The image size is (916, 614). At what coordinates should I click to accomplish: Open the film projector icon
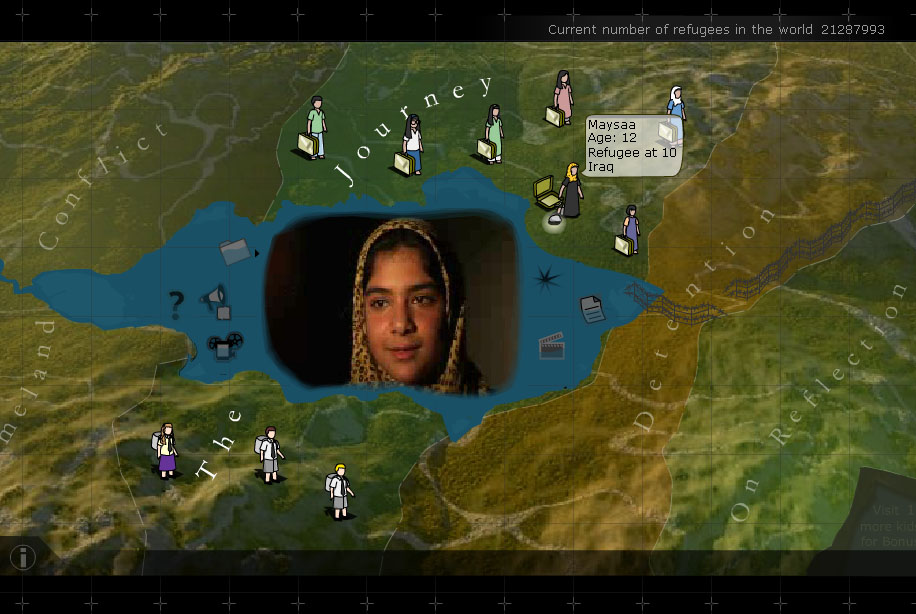point(219,345)
